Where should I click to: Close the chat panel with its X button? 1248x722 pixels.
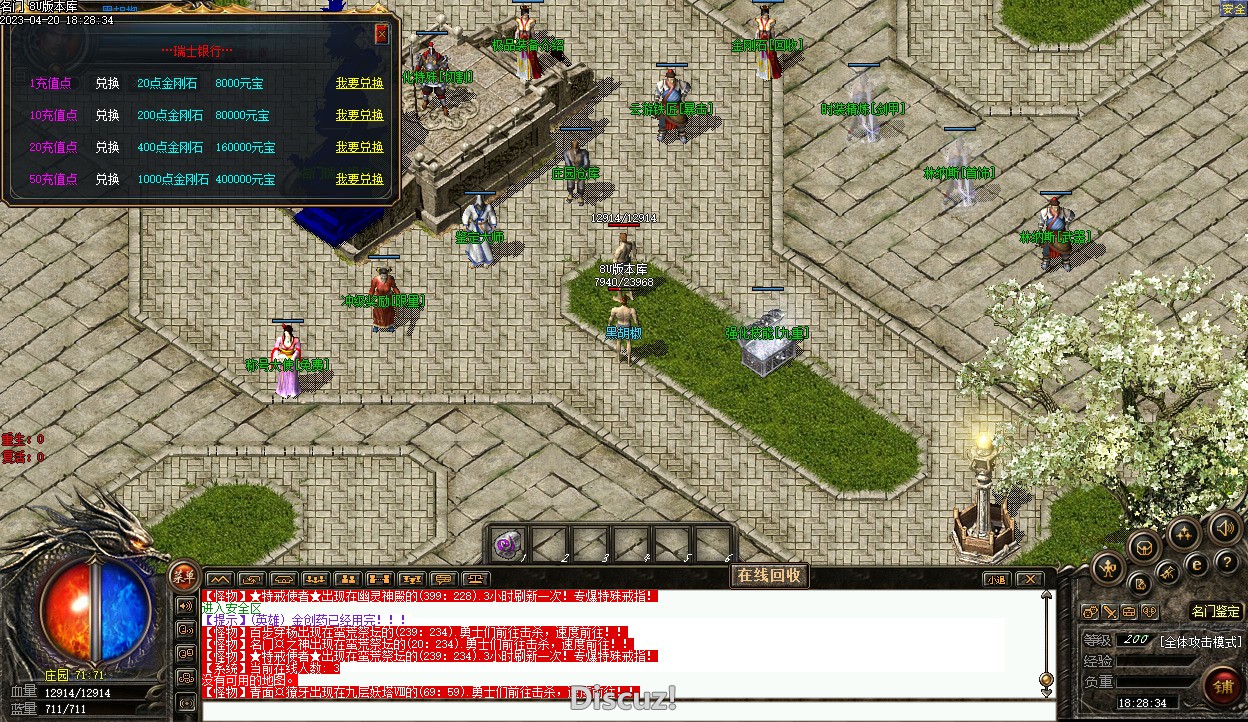point(1029,579)
